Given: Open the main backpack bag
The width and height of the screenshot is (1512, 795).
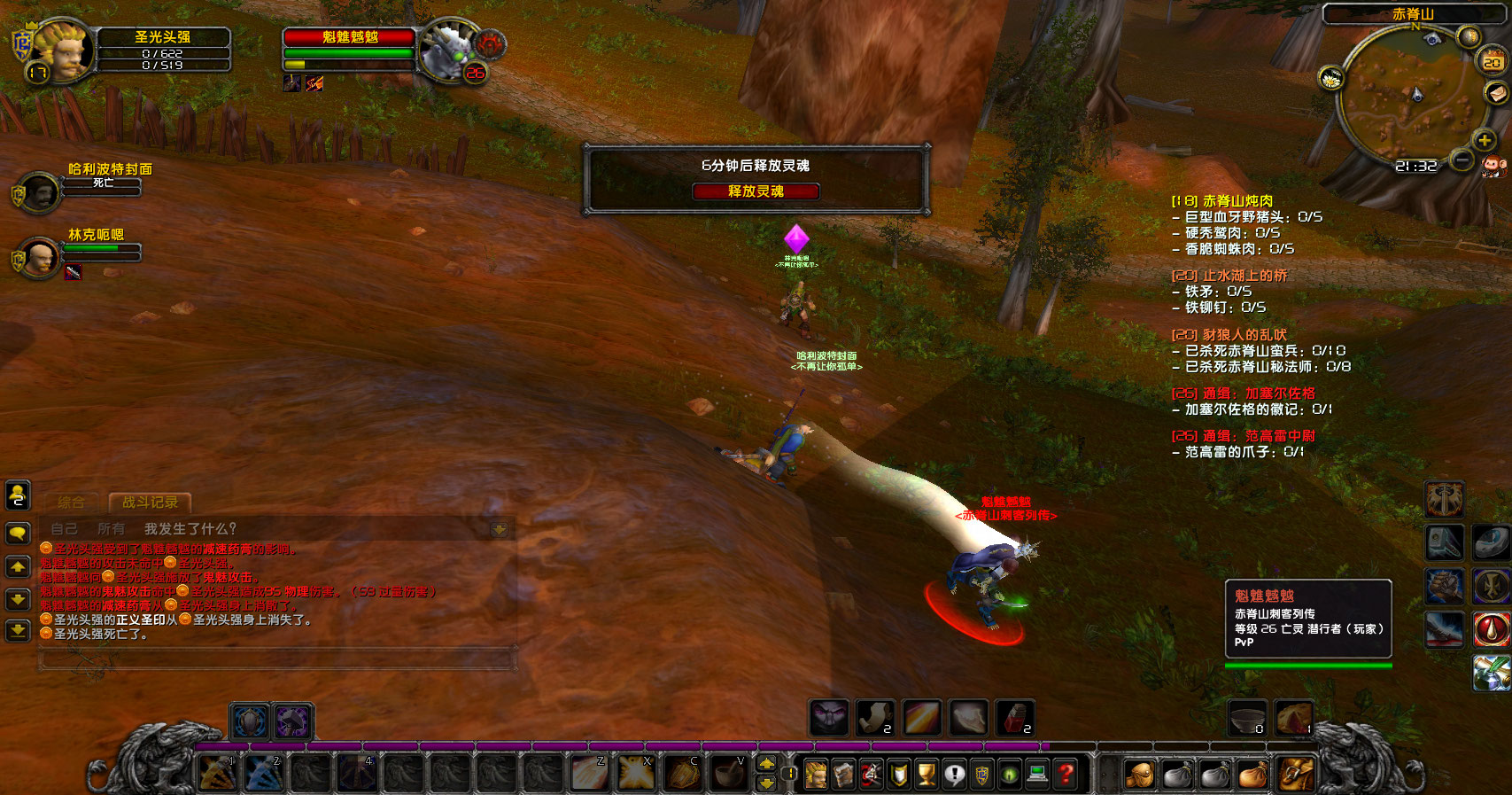Looking at the screenshot, I should (x=1295, y=775).
